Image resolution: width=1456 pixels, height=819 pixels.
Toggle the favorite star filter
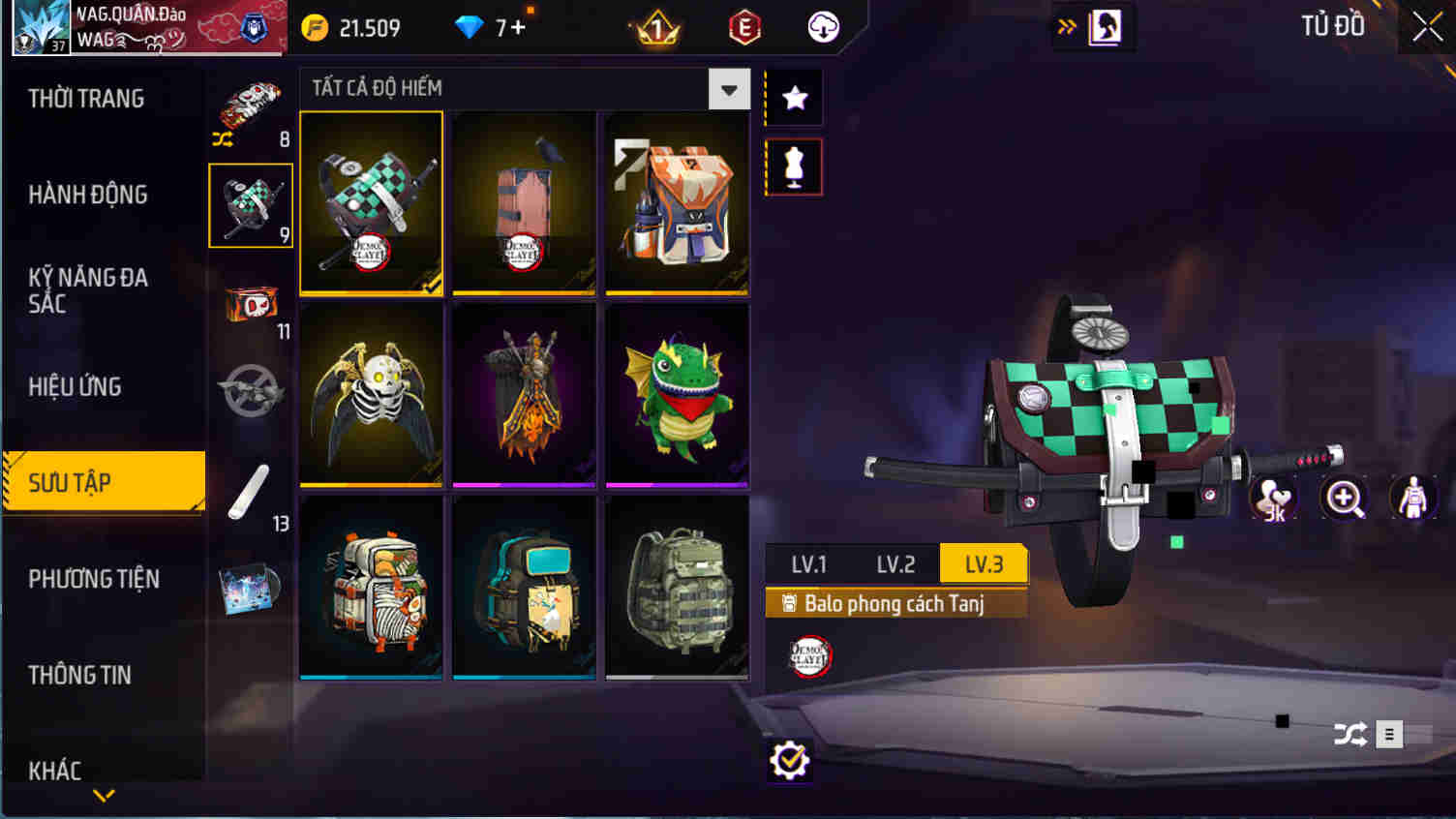(x=793, y=97)
